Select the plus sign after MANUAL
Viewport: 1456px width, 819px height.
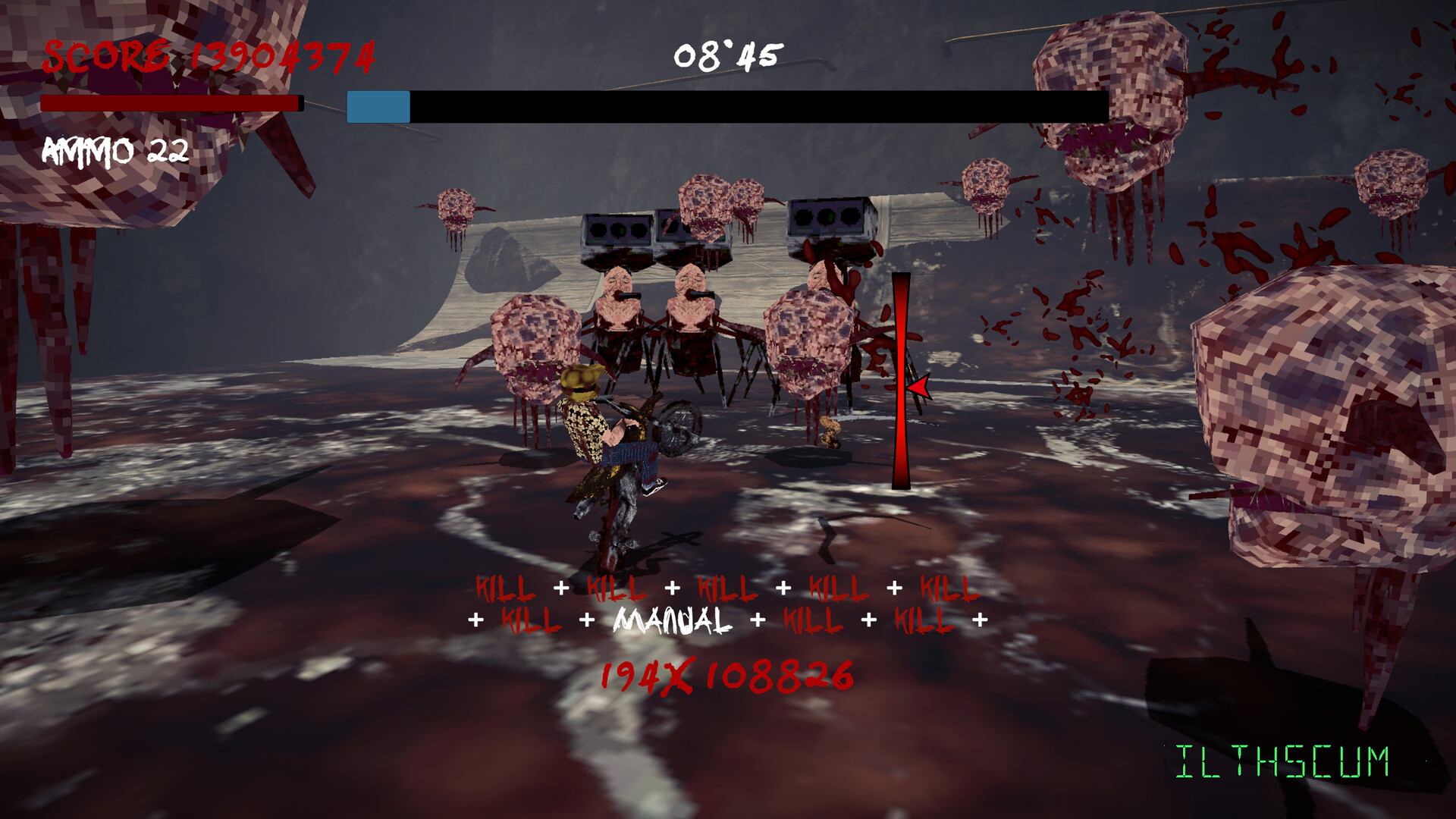click(x=757, y=618)
